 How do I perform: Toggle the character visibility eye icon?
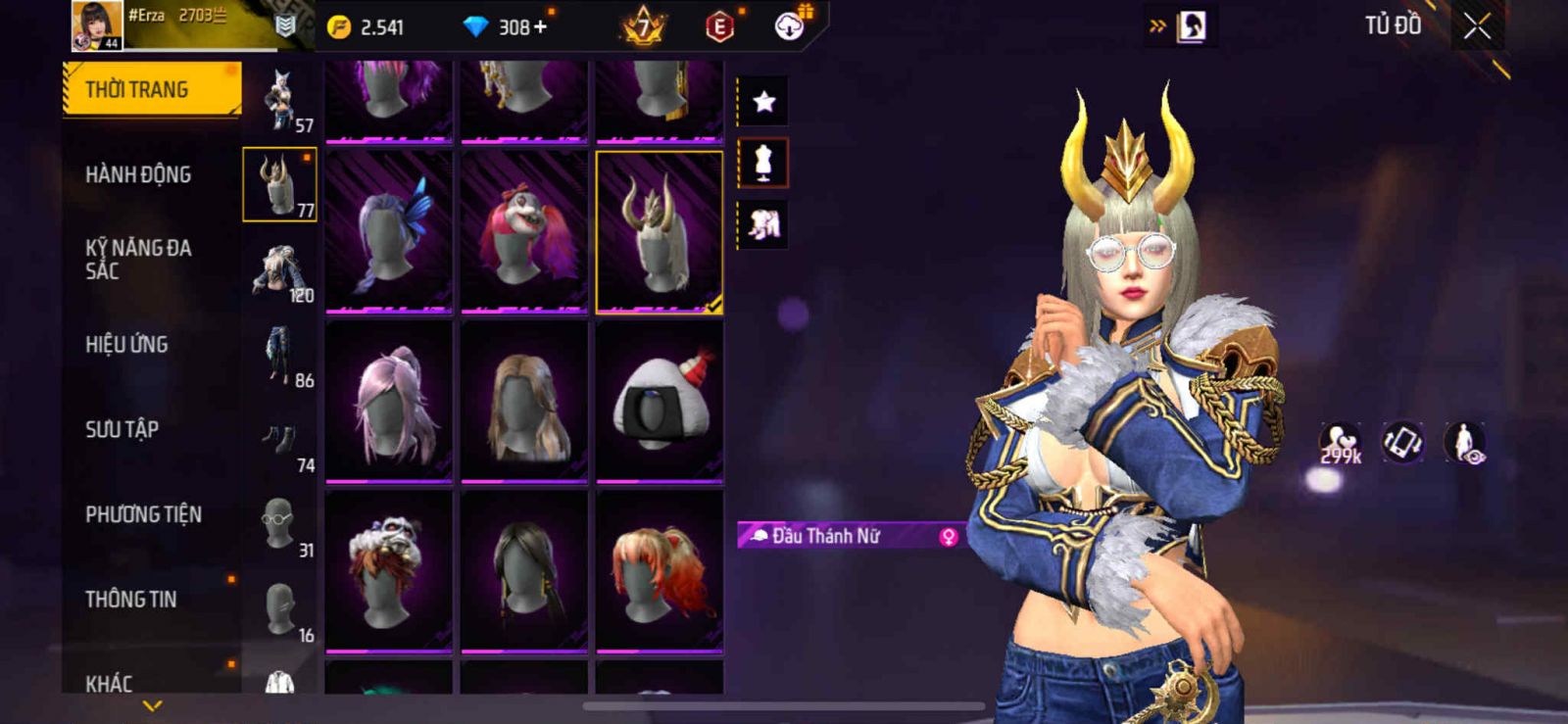tap(1465, 443)
